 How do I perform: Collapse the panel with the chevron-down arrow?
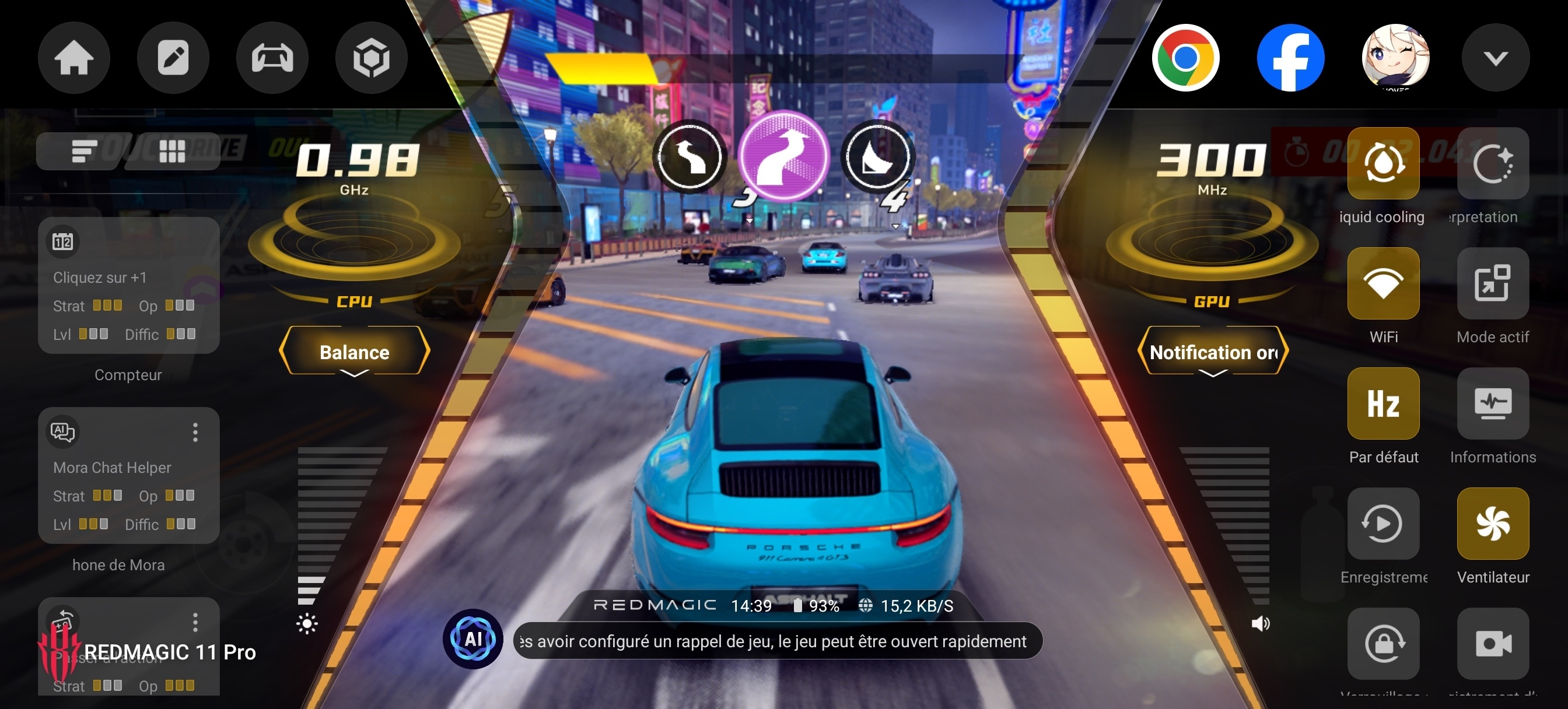(x=1496, y=57)
